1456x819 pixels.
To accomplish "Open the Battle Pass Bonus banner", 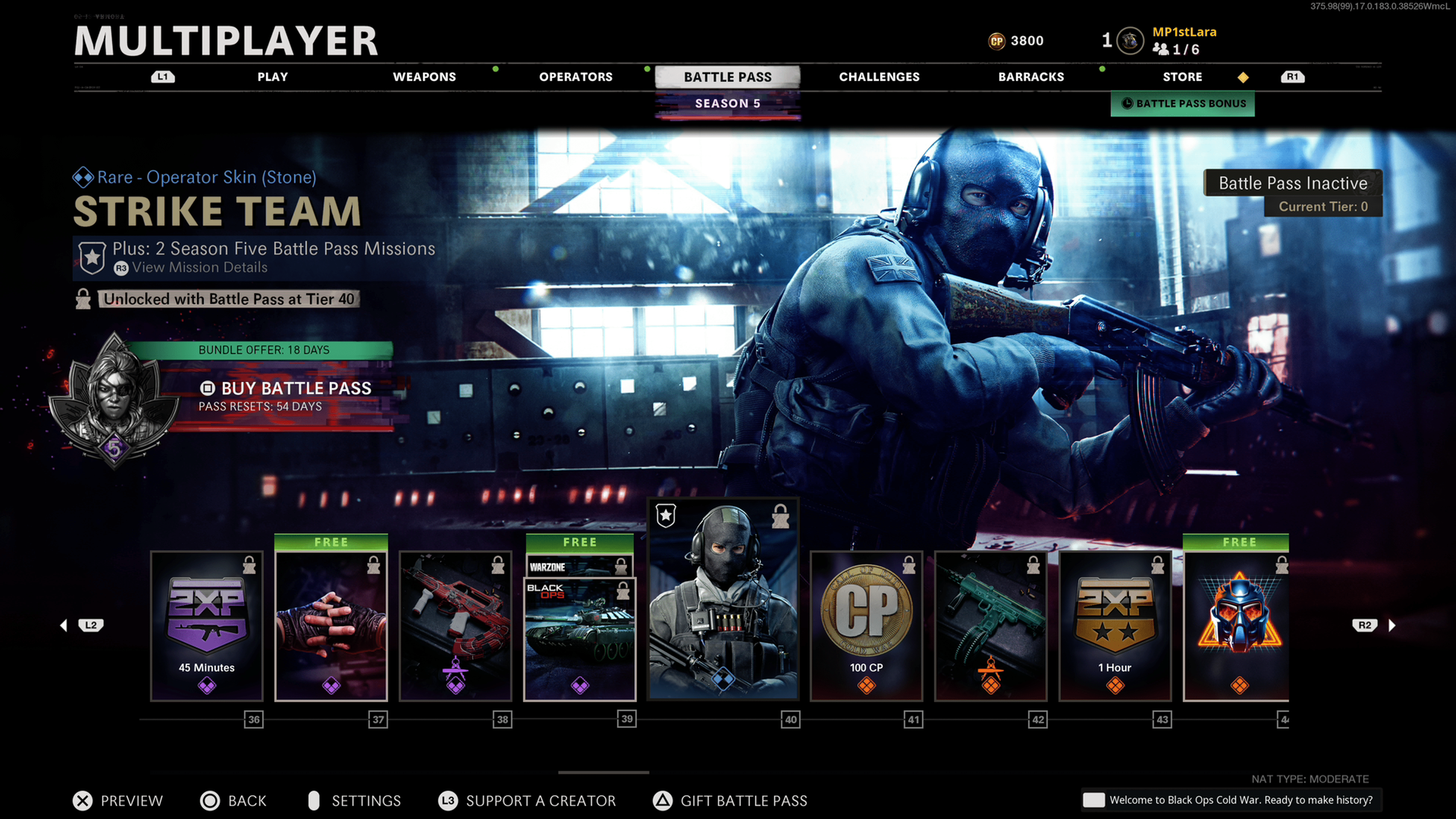I will pyautogui.click(x=1183, y=104).
